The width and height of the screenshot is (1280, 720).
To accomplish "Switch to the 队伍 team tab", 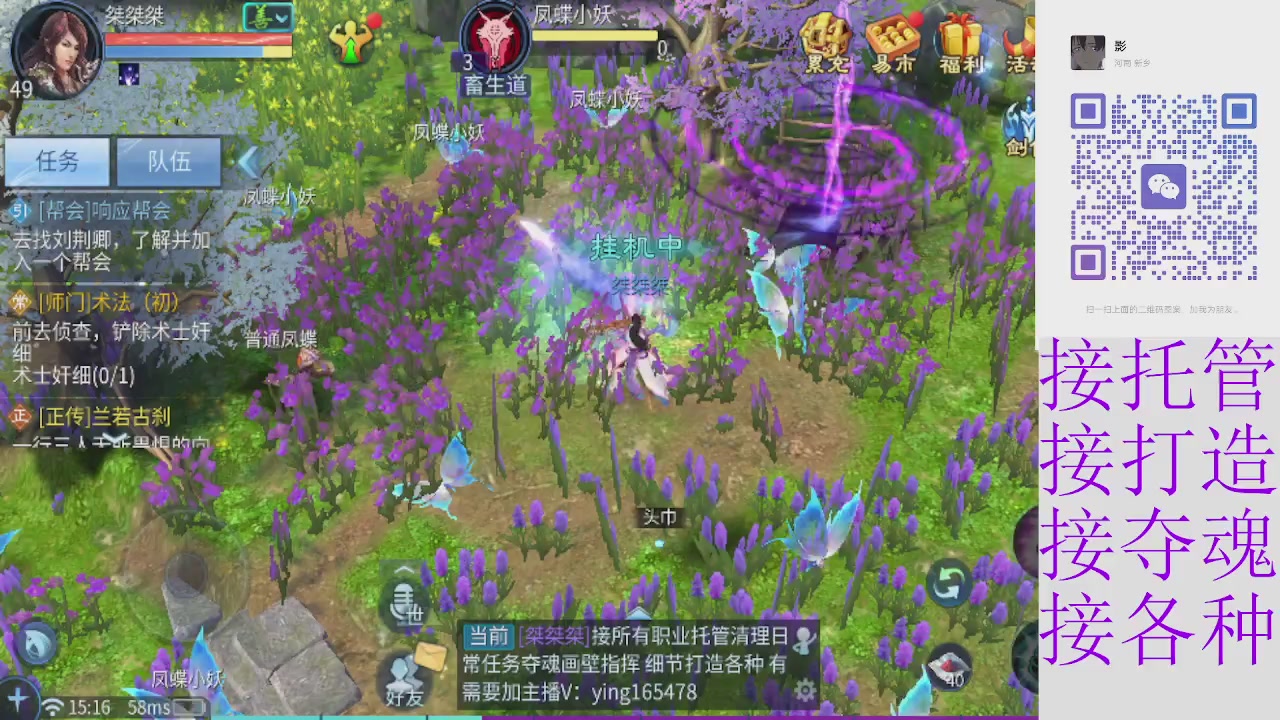I will coord(168,162).
